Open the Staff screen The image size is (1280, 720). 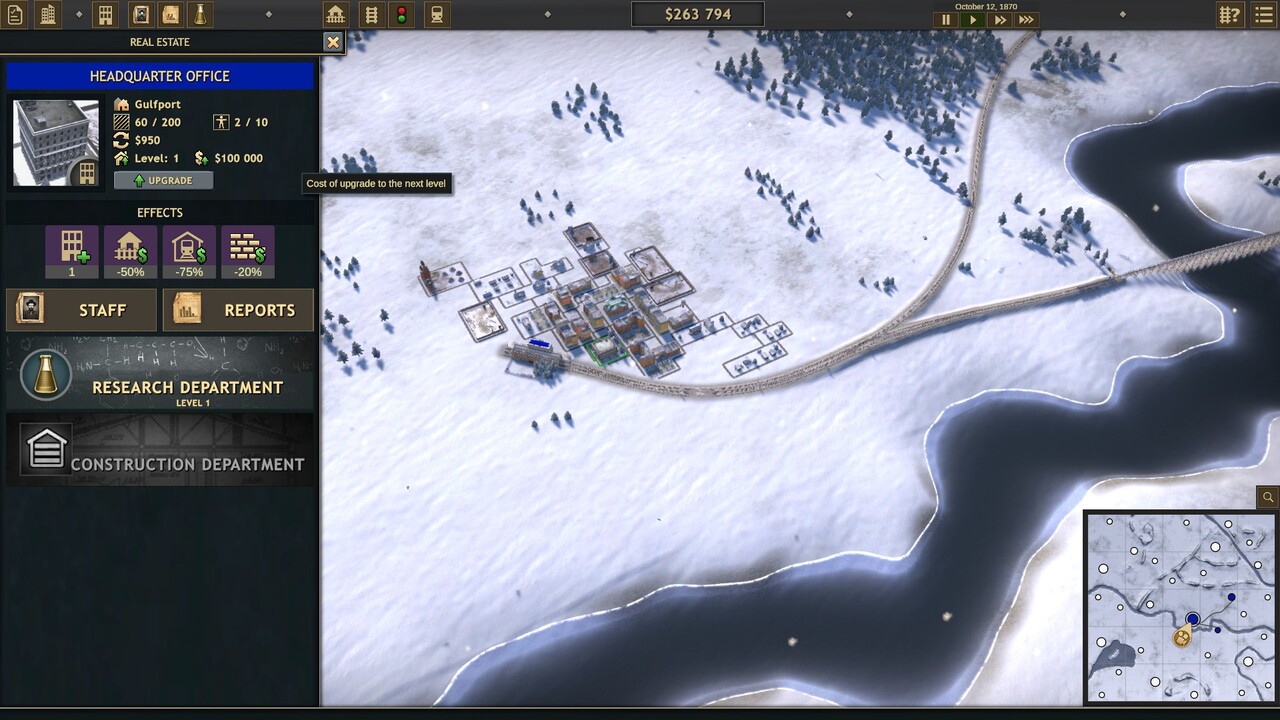click(82, 310)
